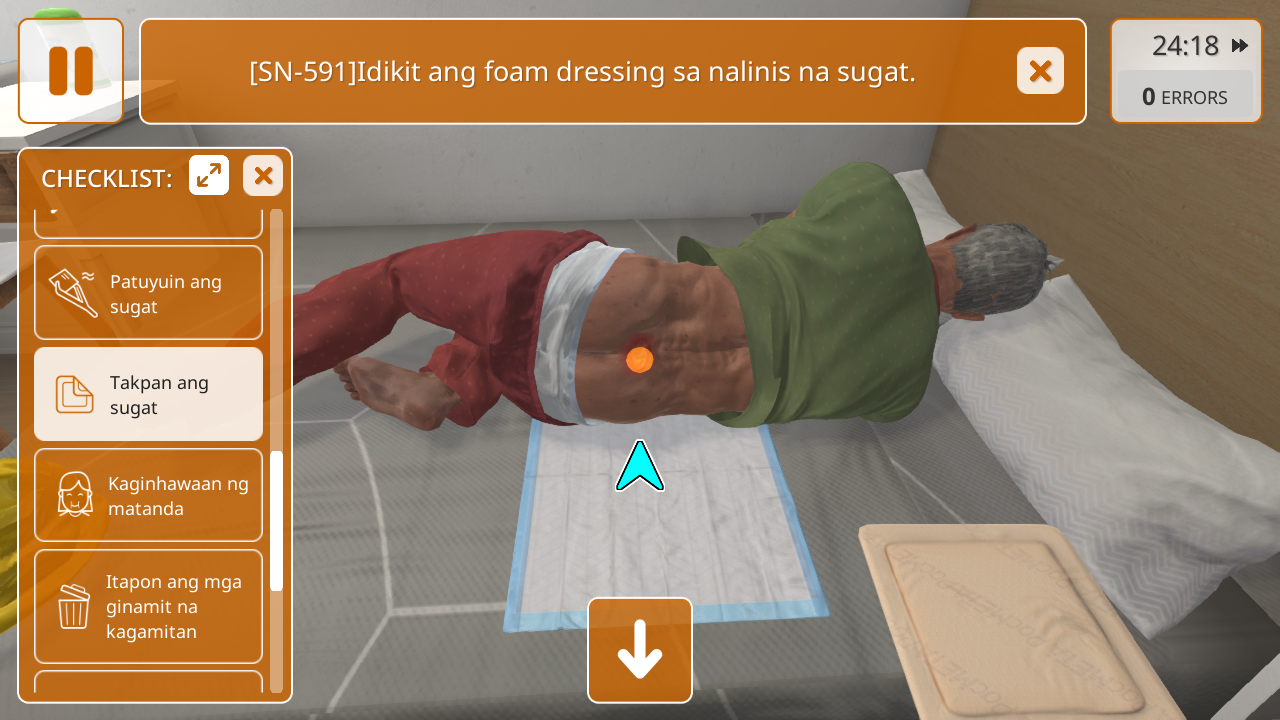Select 'Takpan ang sugat' checklist step

(148, 394)
